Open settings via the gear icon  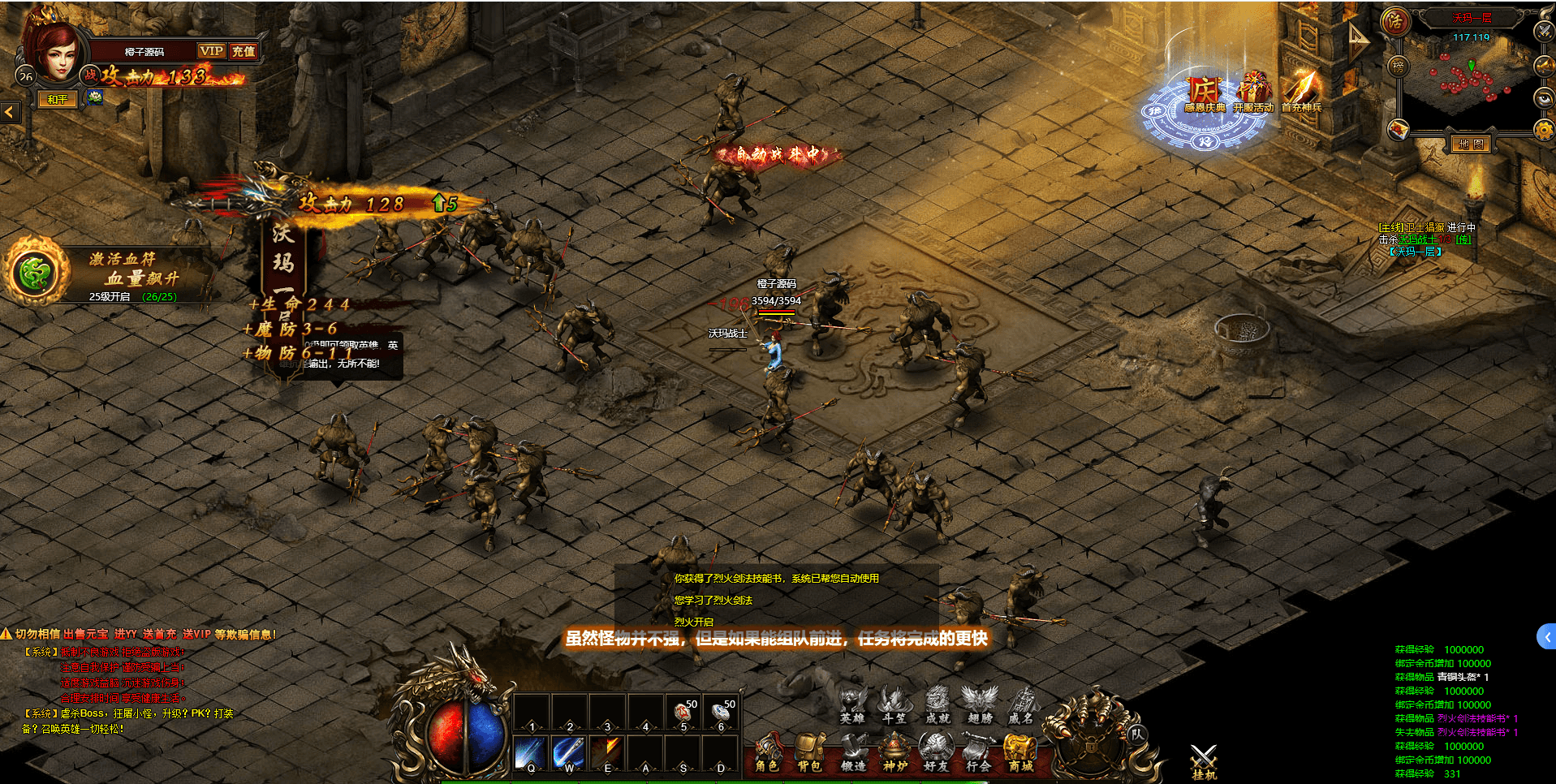click(1544, 130)
